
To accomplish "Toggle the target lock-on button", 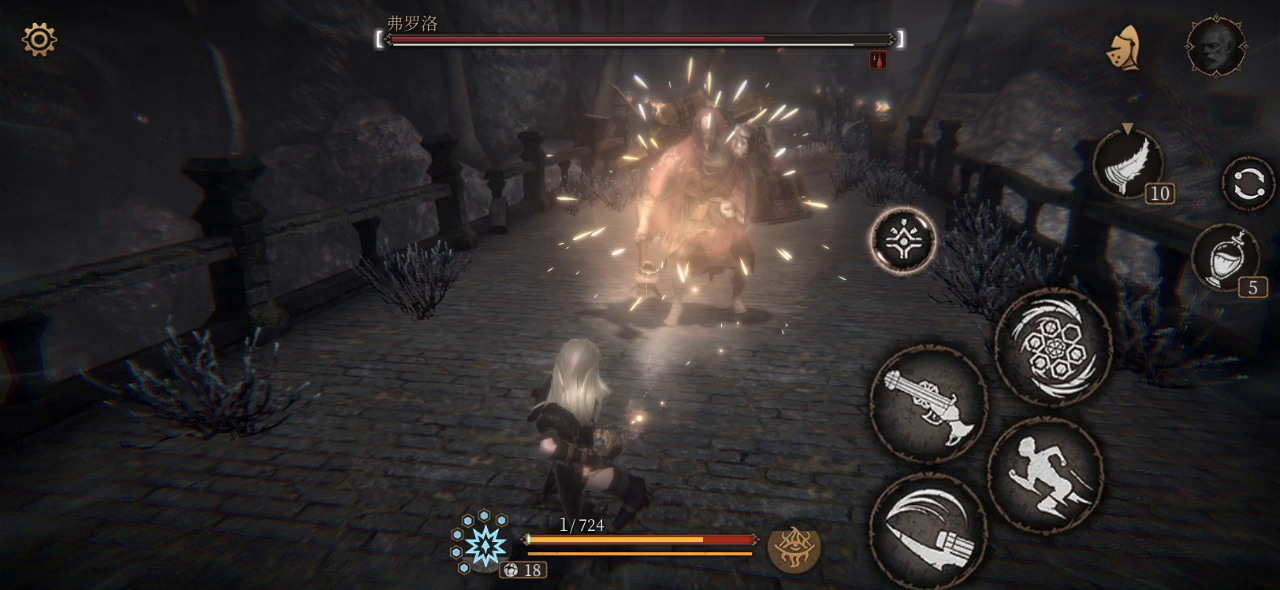I will (x=903, y=240).
